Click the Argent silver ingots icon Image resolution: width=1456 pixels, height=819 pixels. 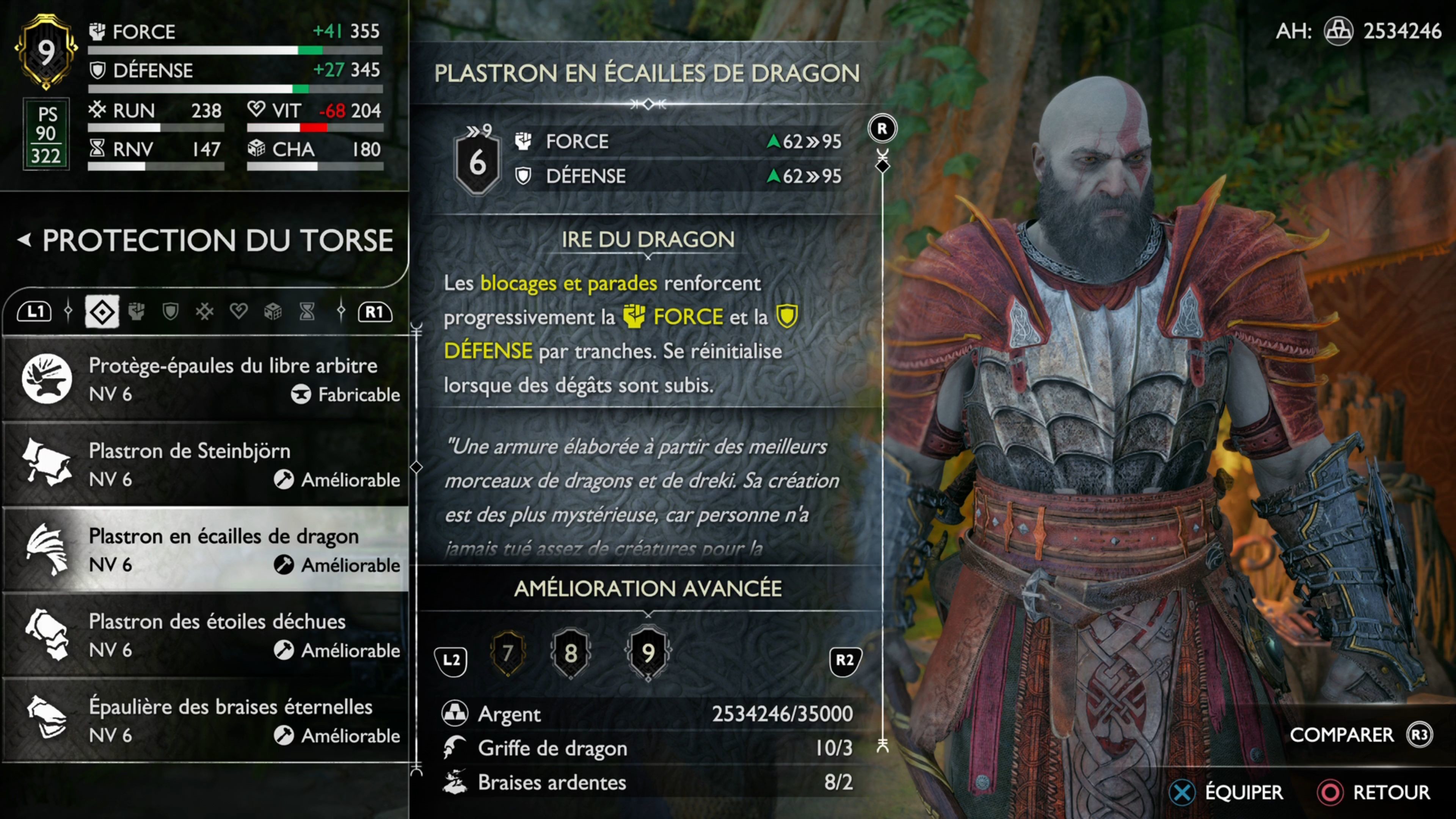coord(455,714)
